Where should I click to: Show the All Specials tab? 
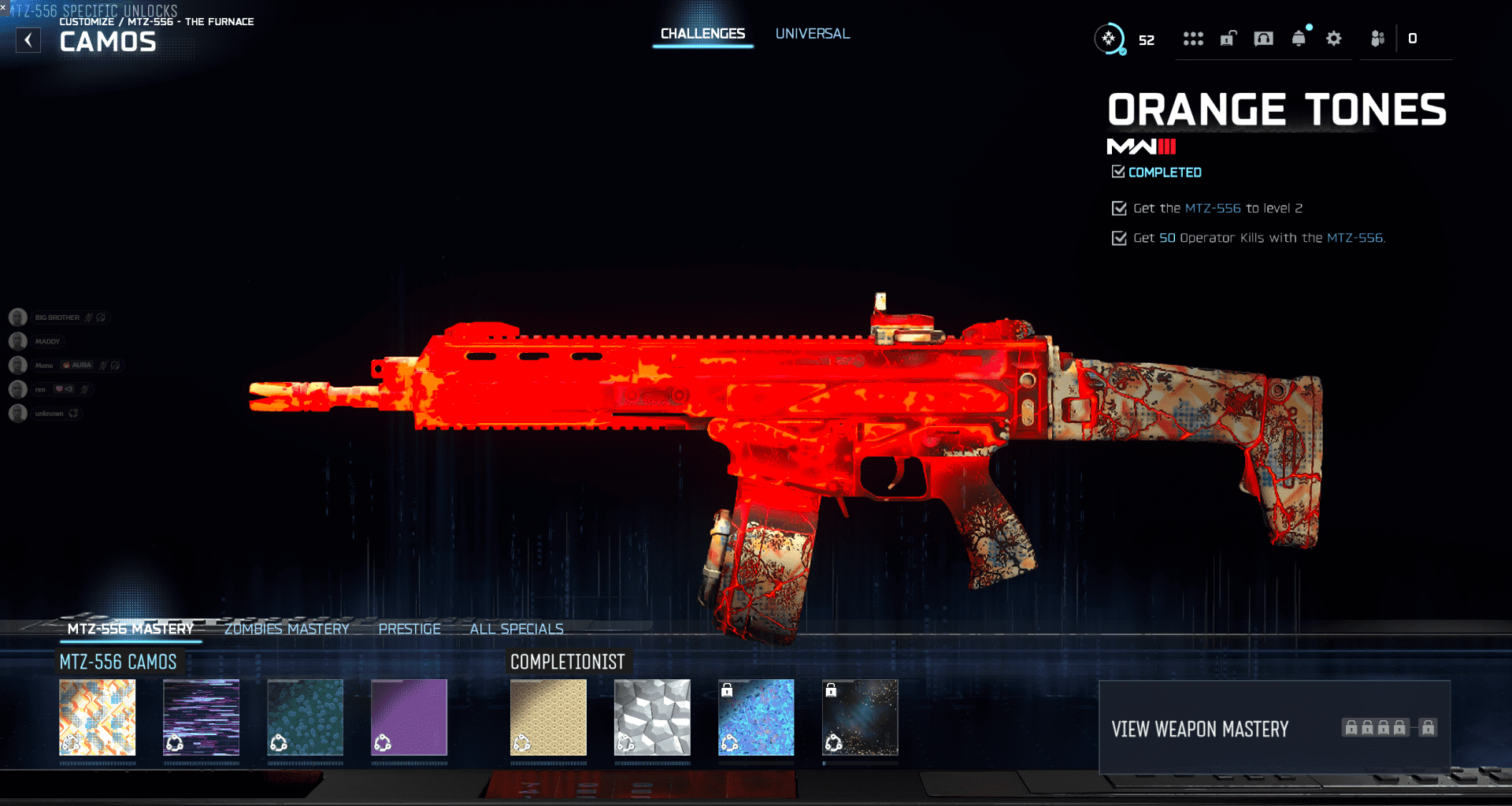tap(517, 629)
